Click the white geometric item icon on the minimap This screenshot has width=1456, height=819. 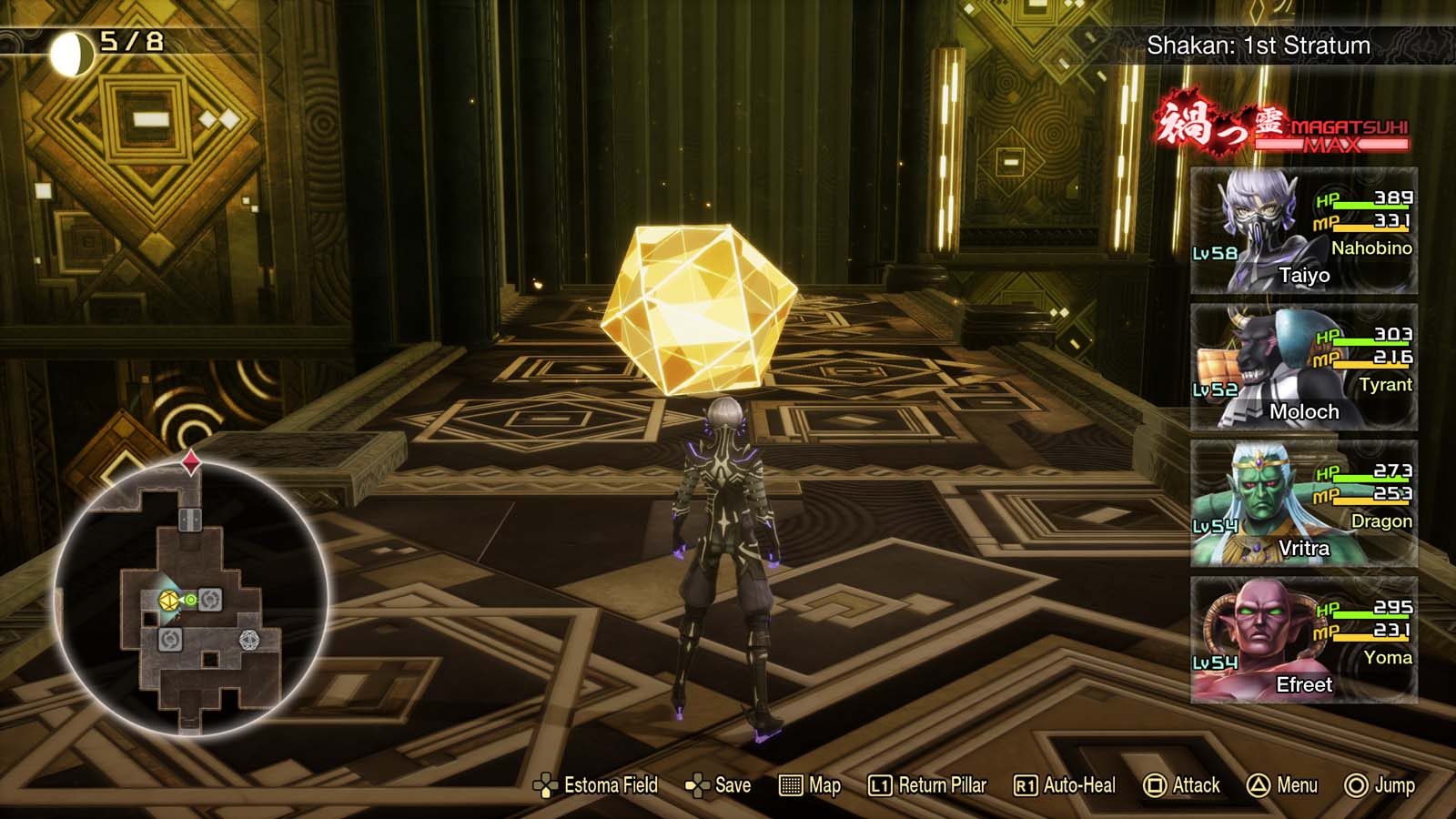(249, 641)
